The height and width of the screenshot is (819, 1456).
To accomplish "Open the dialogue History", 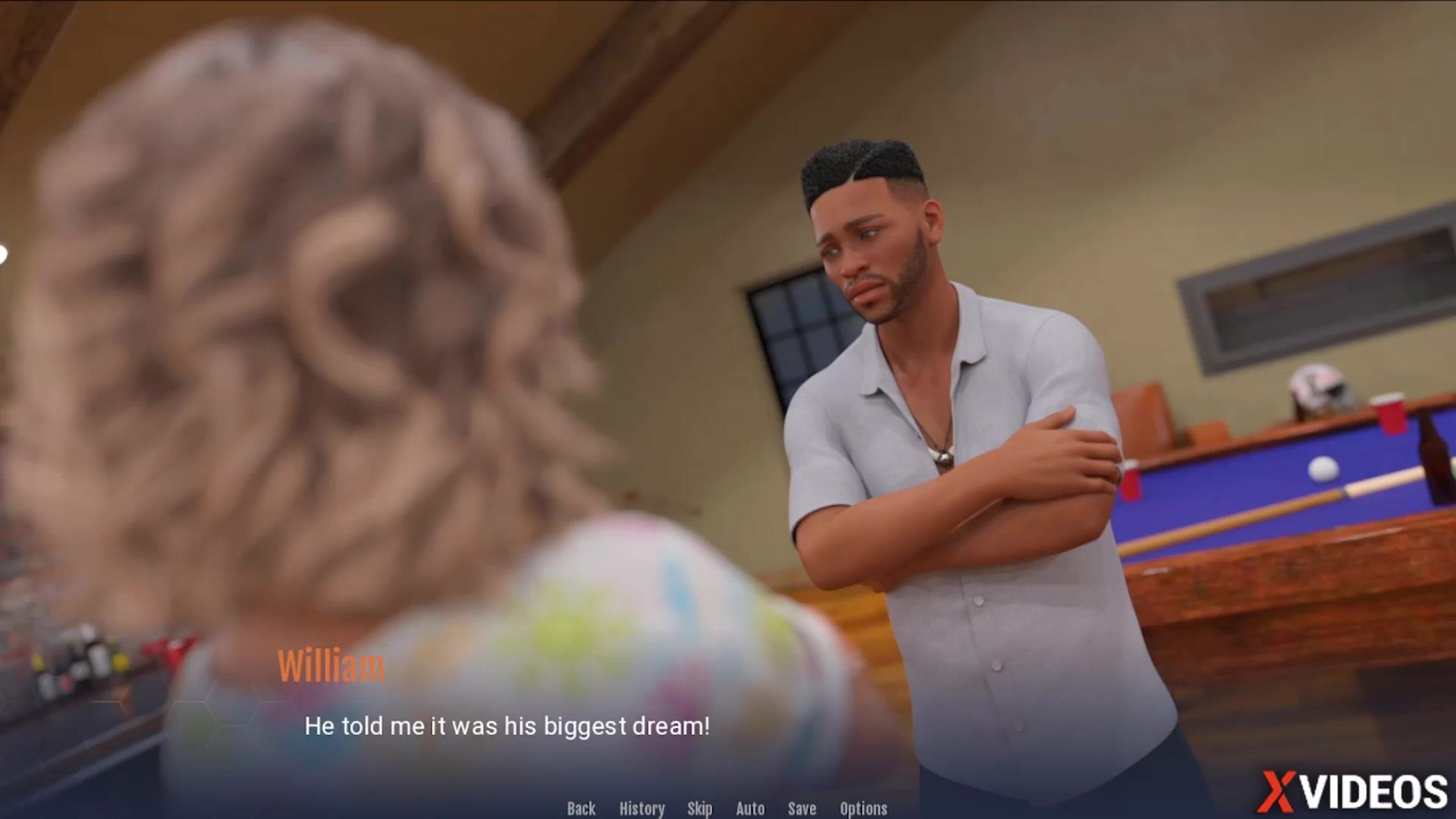I will (642, 808).
